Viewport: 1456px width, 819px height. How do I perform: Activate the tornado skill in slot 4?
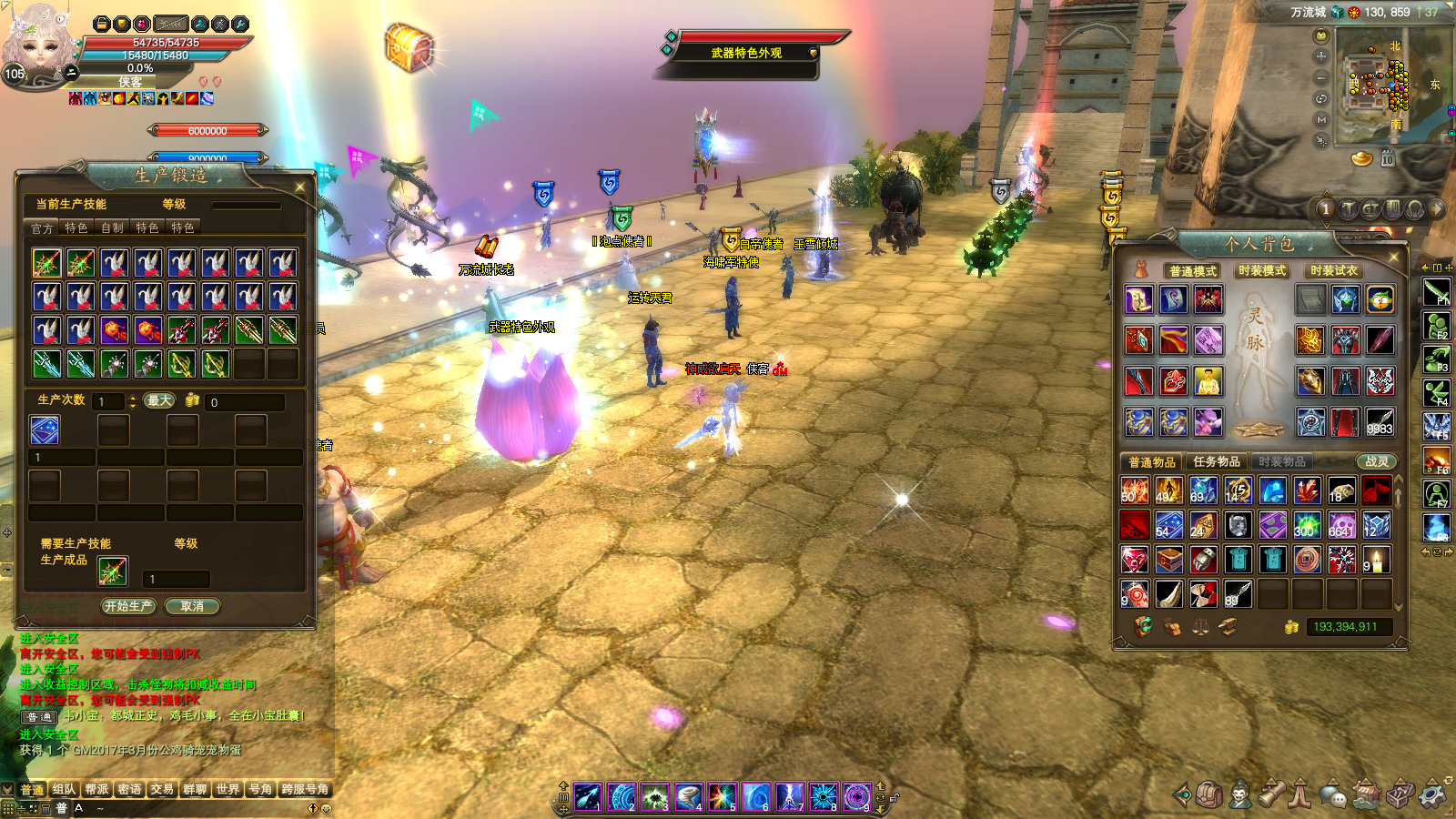tap(689, 797)
